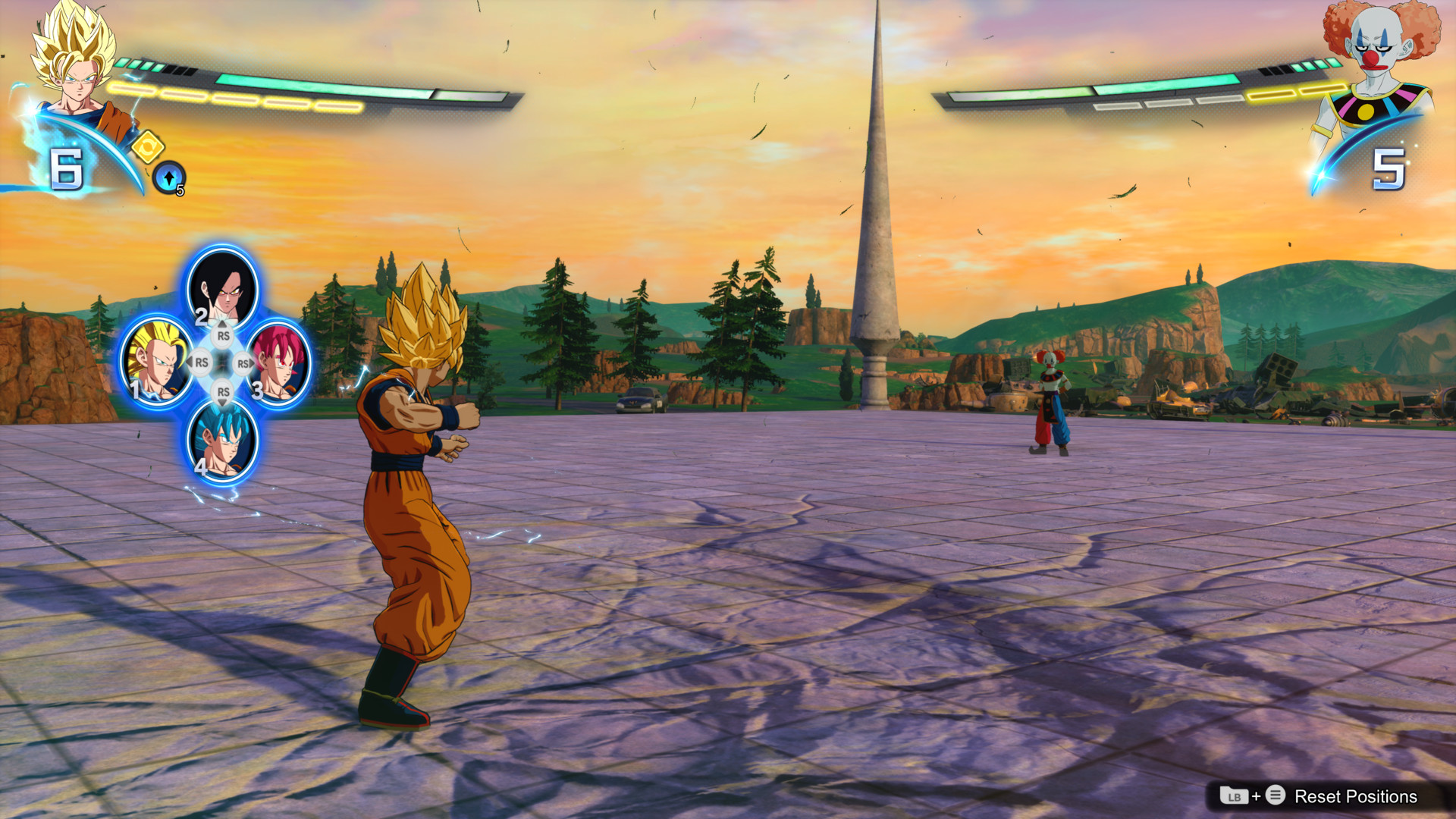
Task: Expand the player skill counter showing 6
Action: click(x=67, y=168)
